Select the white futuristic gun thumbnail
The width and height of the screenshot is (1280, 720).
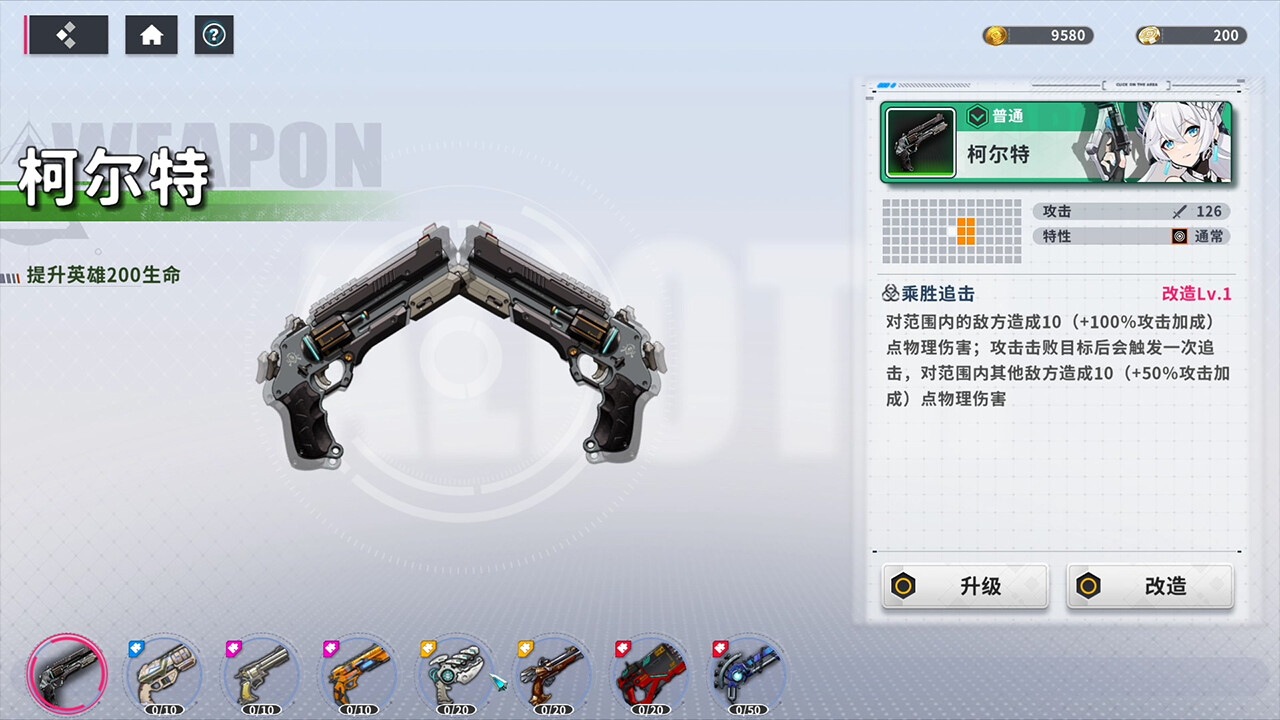[x=455, y=674]
